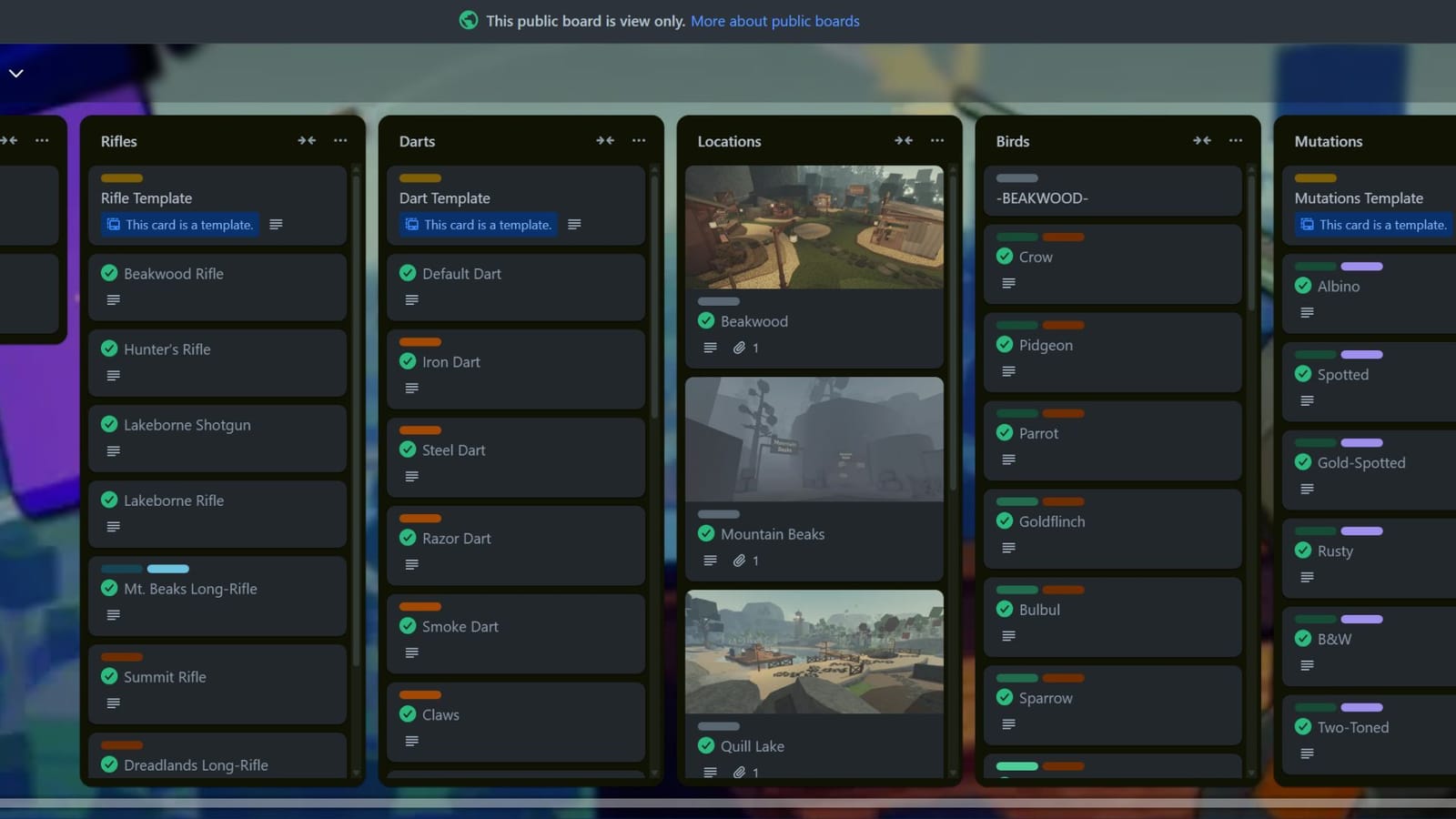Click the attachment icon on Quill Lake card
1456x819 pixels.
click(x=739, y=772)
